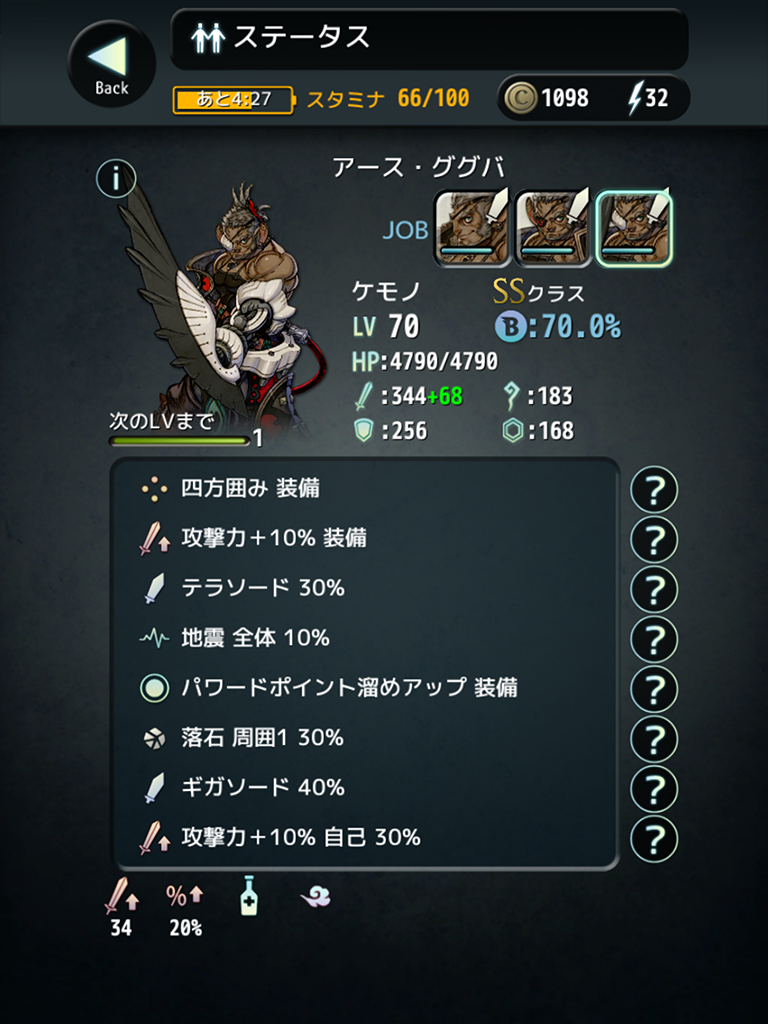The height and width of the screenshot is (1024, 768).
Task: Show help for 攻撃力+10% 自己 30%
Action: 654,838
